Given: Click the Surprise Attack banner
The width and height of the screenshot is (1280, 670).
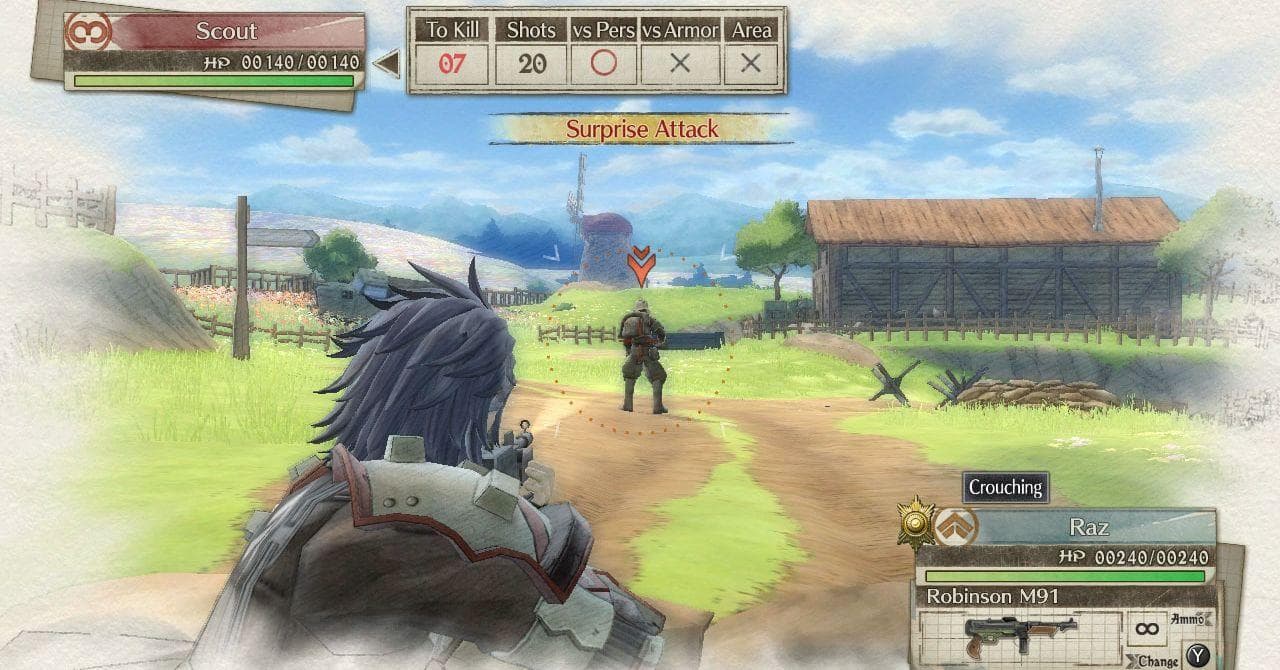Looking at the screenshot, I should pyautogui.click(x=642, y=129).
